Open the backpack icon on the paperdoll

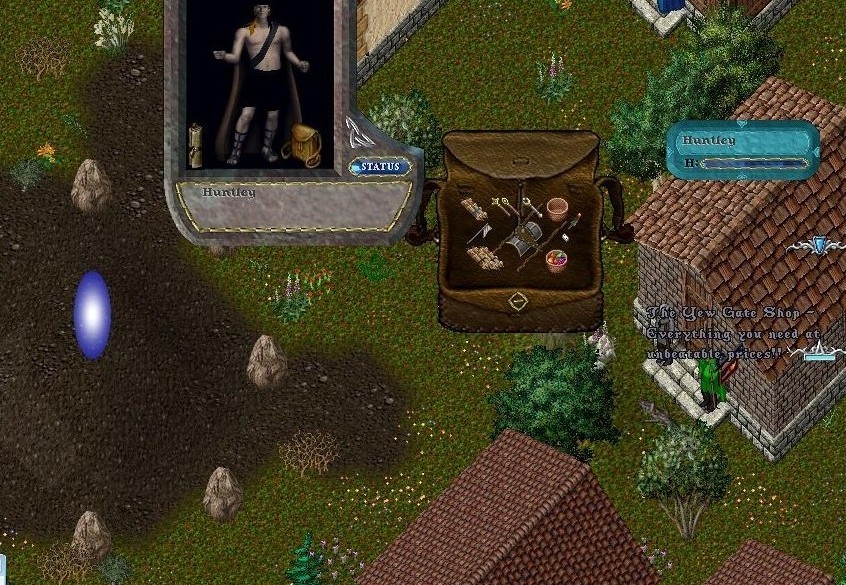tap(301, 146)
